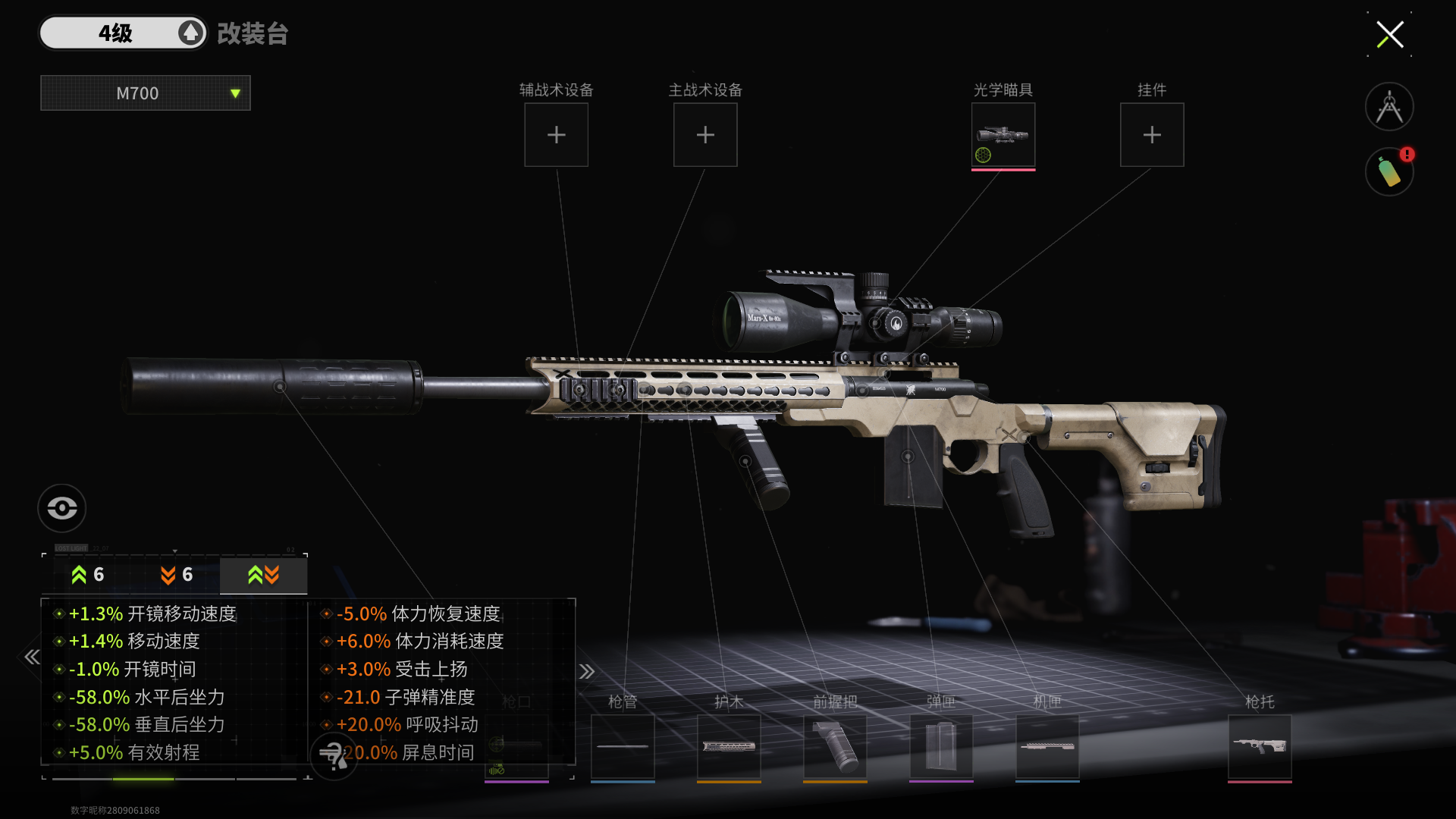Show the six negative stat changes tab

[176, 575]
